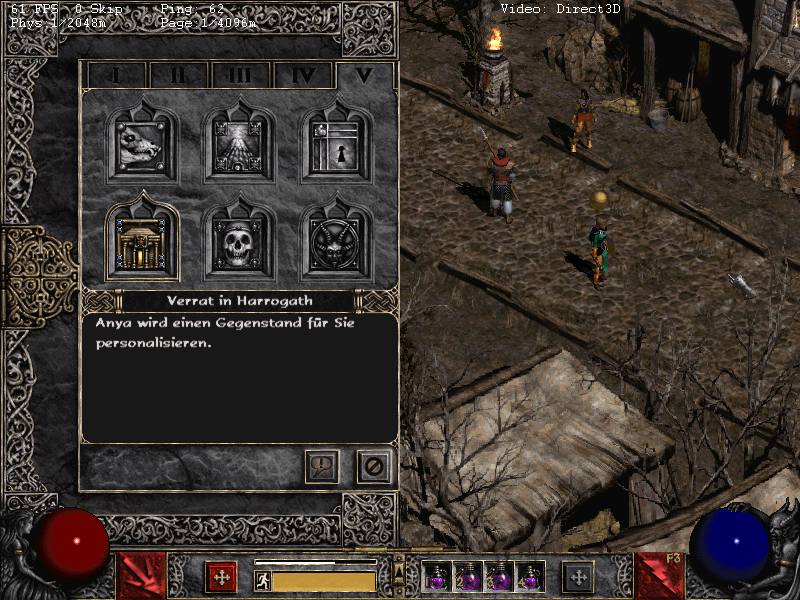Open the right F3 skill selector
This screenshot has width=800, height=600.
pos(660,576)
